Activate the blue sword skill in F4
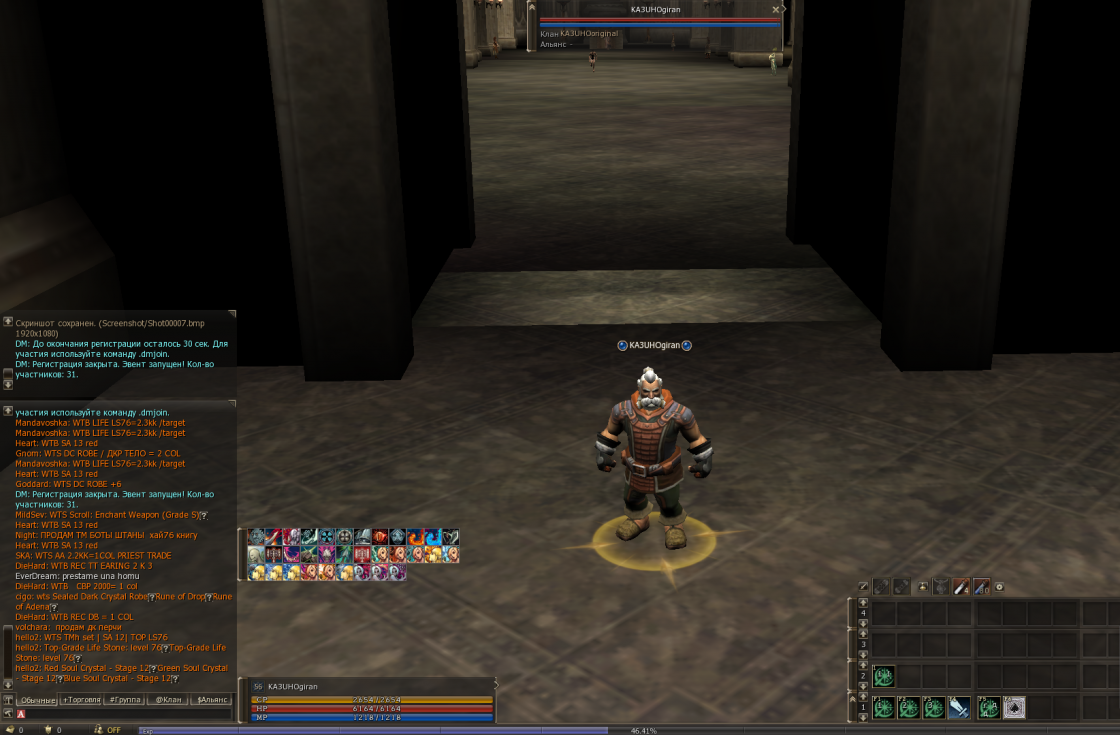This screenshot has height=735, width=1120. click(960, 708)
